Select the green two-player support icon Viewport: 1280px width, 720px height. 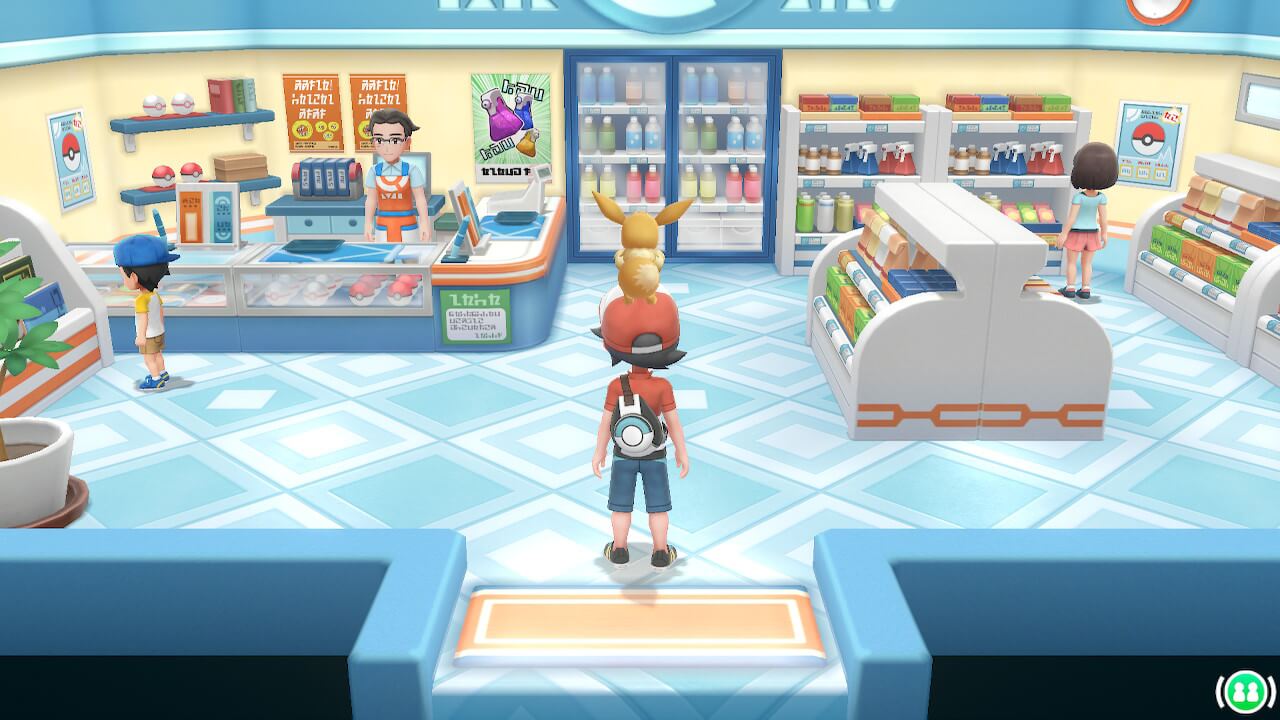[1245, 692]
